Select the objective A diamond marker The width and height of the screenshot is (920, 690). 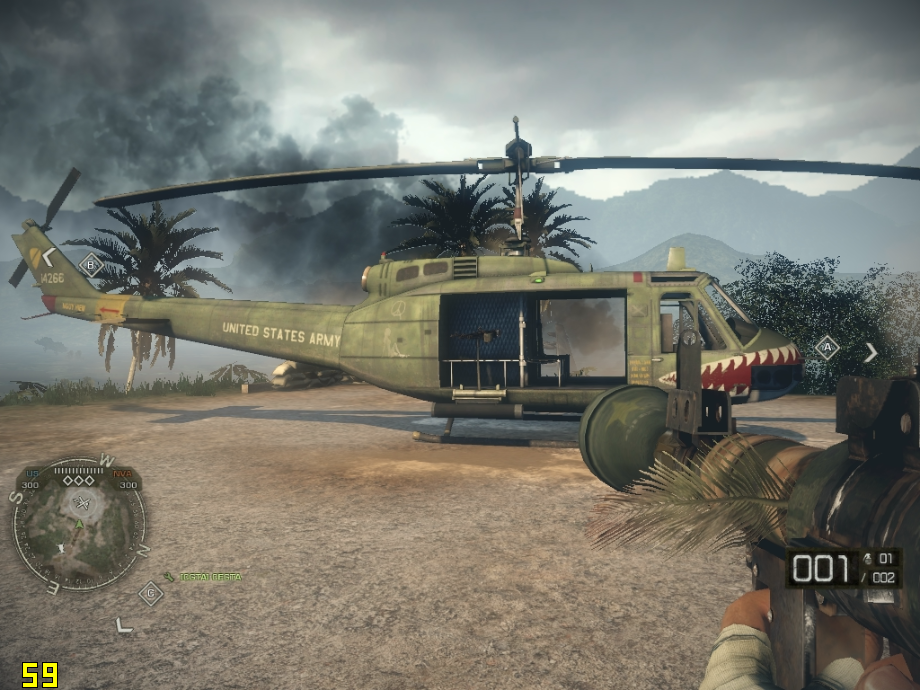tap(826, 348)
